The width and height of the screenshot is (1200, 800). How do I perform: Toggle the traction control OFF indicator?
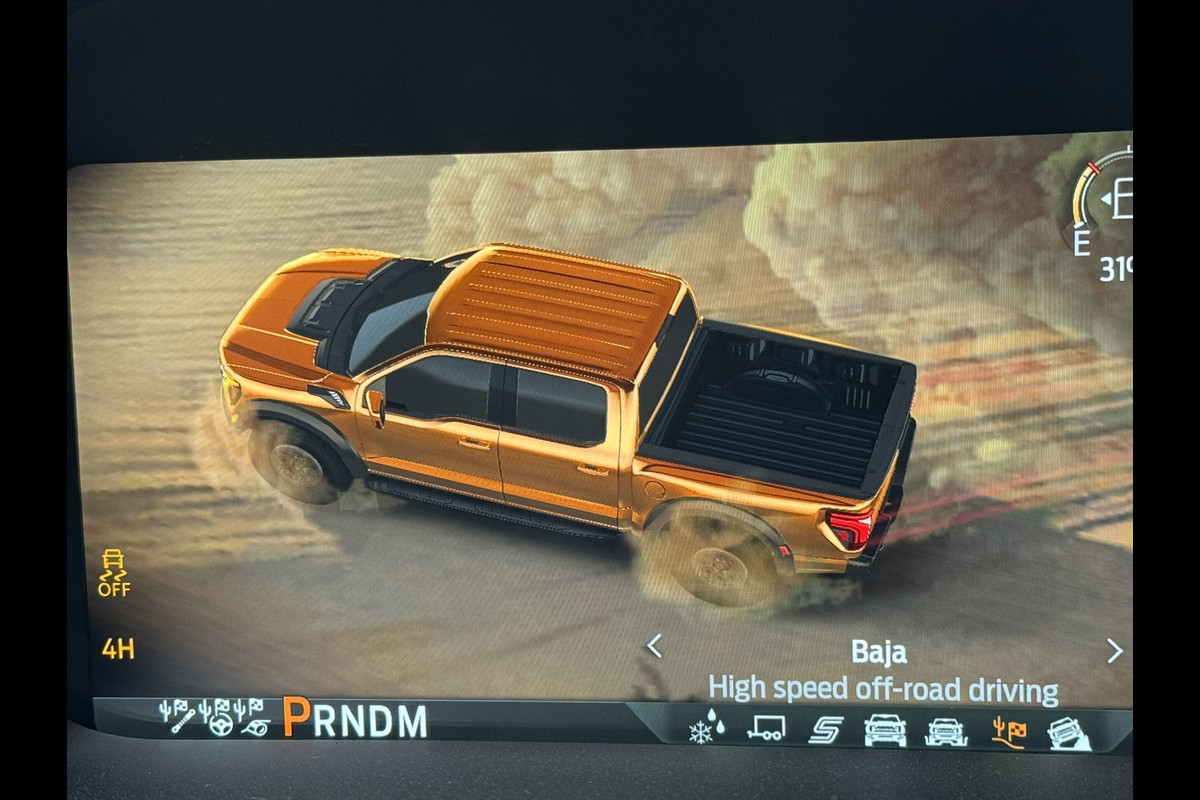click(113, 573)
